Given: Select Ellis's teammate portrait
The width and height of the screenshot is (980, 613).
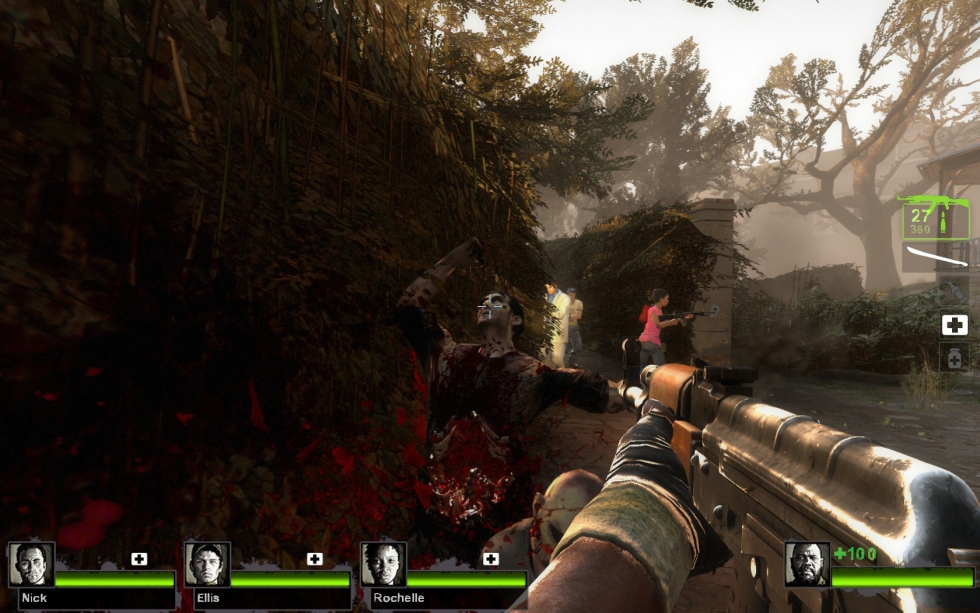Looking at the screenshot, I should 207,565.
